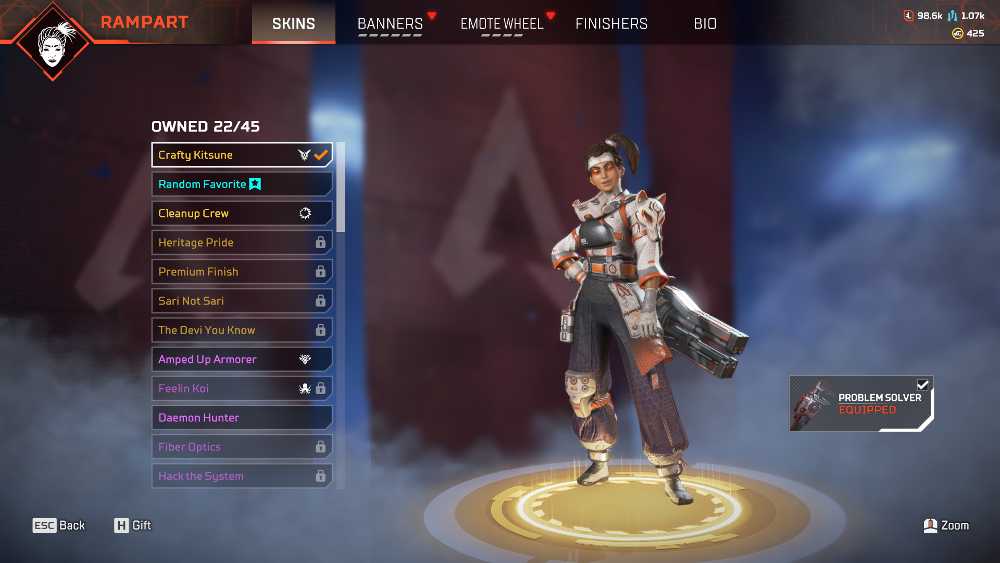The width and height of the screenshot is (1000, 563).
Task: Open the Gift option
Action: 132,525
